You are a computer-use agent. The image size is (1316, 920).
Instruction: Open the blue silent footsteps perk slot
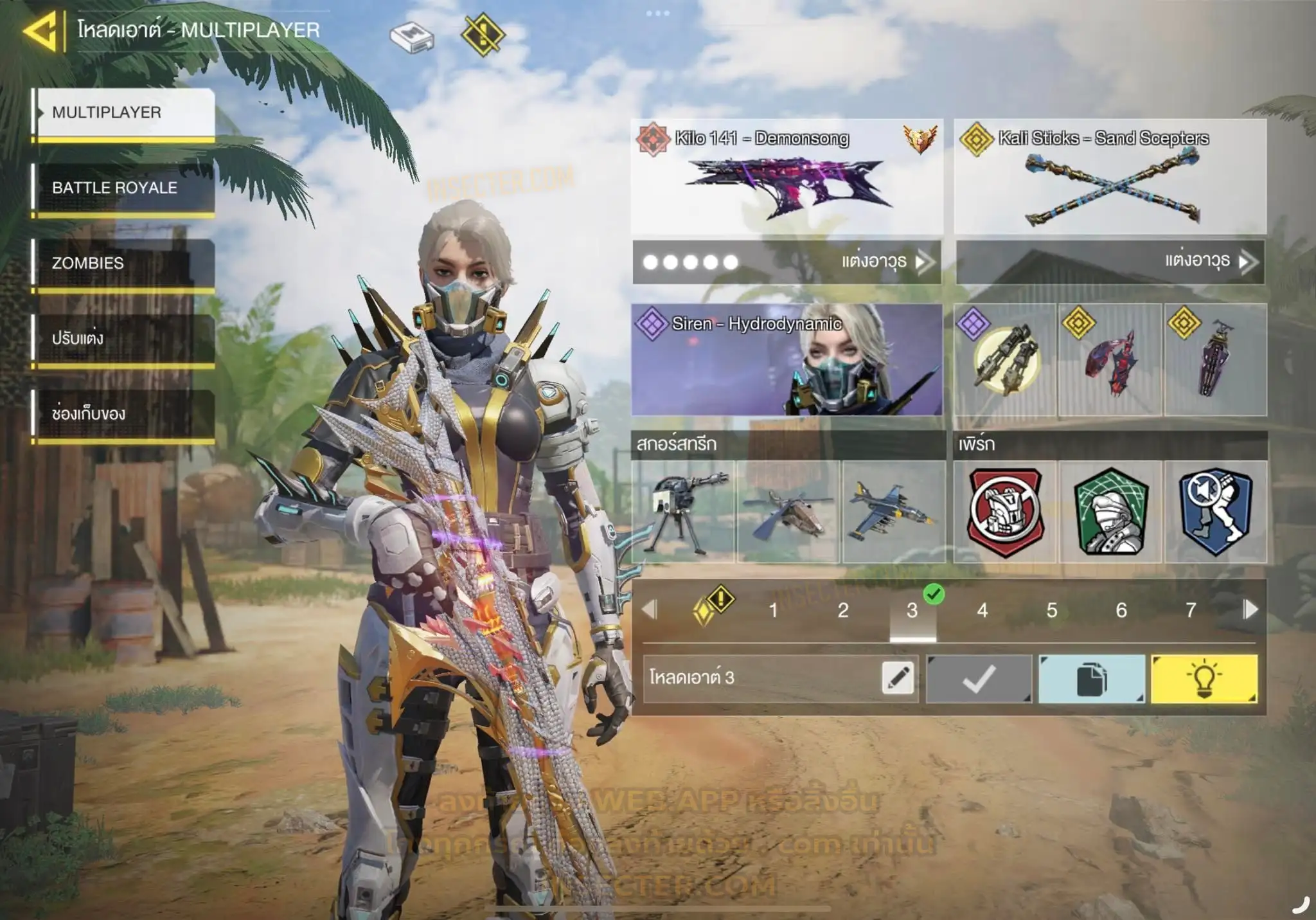[x=1216, y=512]
